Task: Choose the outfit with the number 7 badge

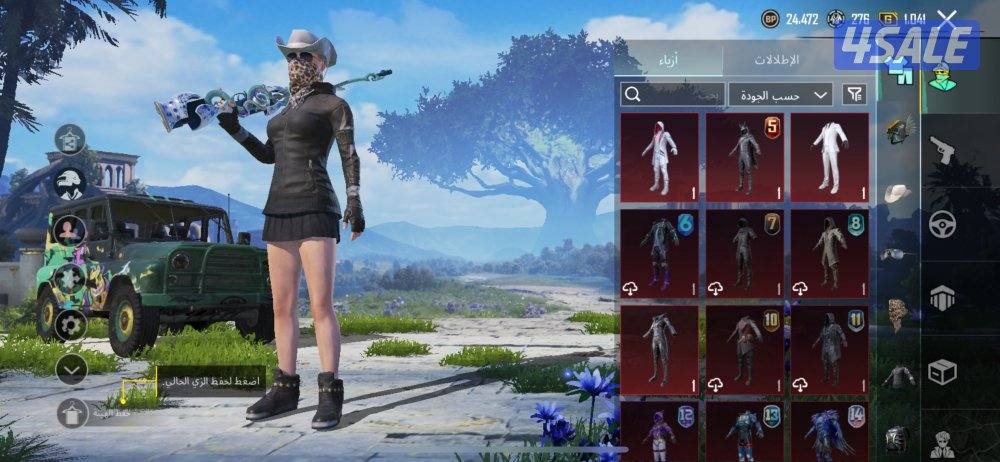Action: coord(744,254)
